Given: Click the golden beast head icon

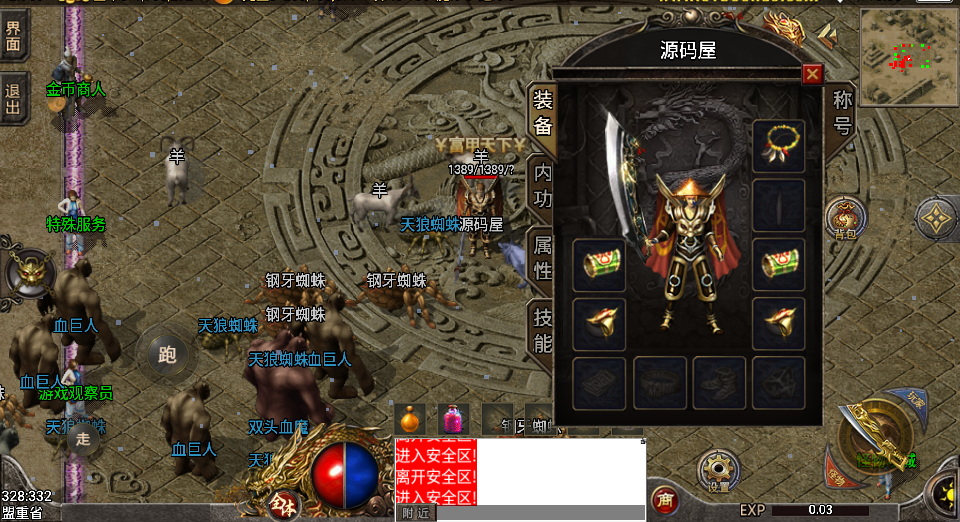Looking at the screenshot, I should [29, 274].
